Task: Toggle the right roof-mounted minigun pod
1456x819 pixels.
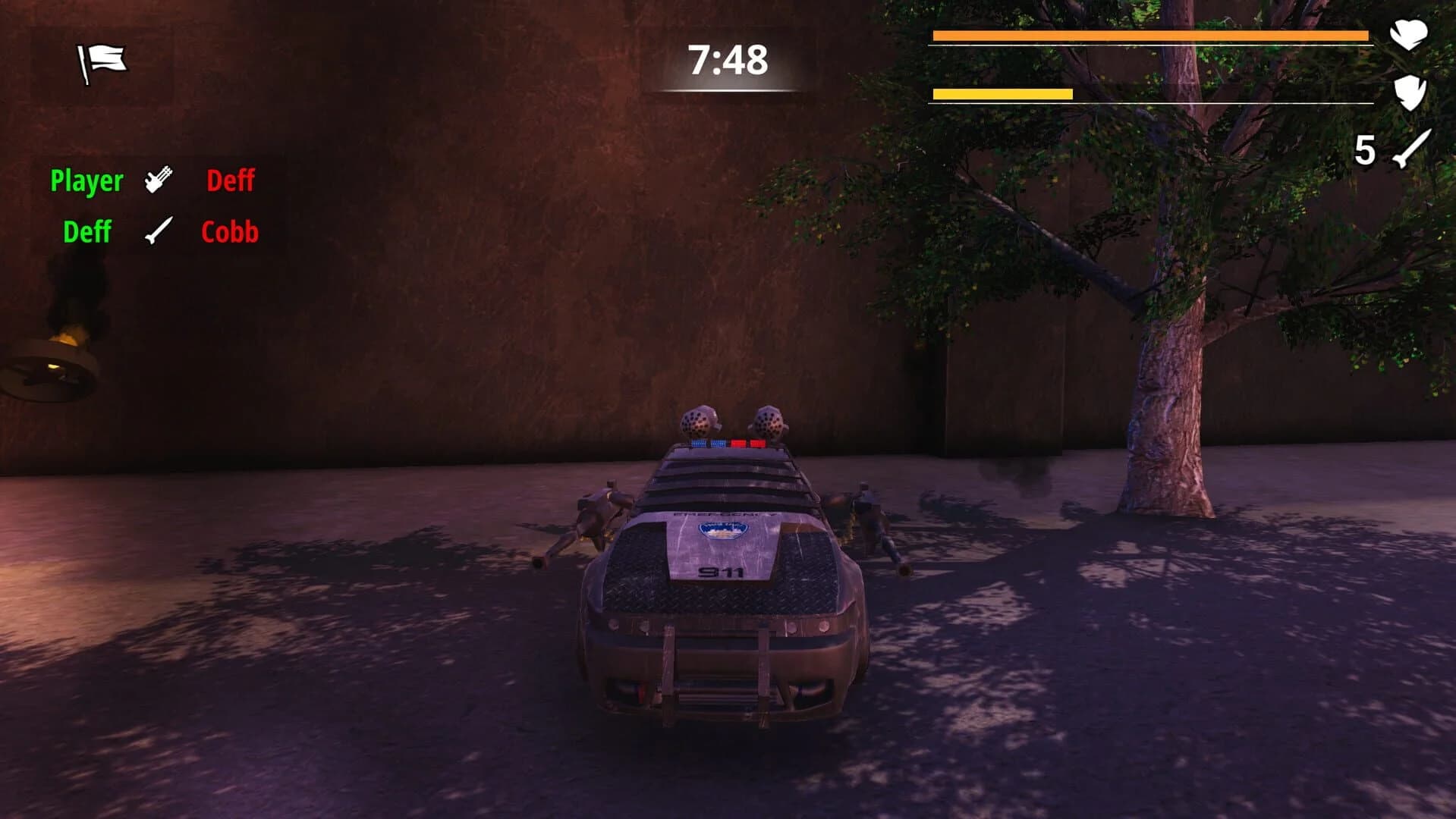Action: pos(769,423)
